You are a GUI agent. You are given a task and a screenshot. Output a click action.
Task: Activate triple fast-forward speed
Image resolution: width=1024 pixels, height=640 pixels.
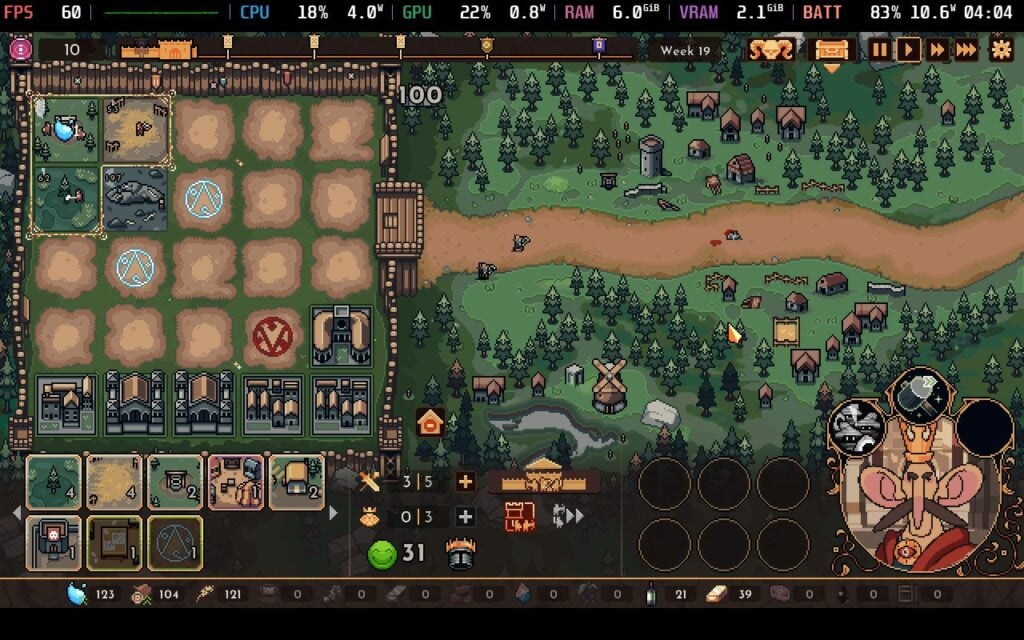[x=966, y=49]
